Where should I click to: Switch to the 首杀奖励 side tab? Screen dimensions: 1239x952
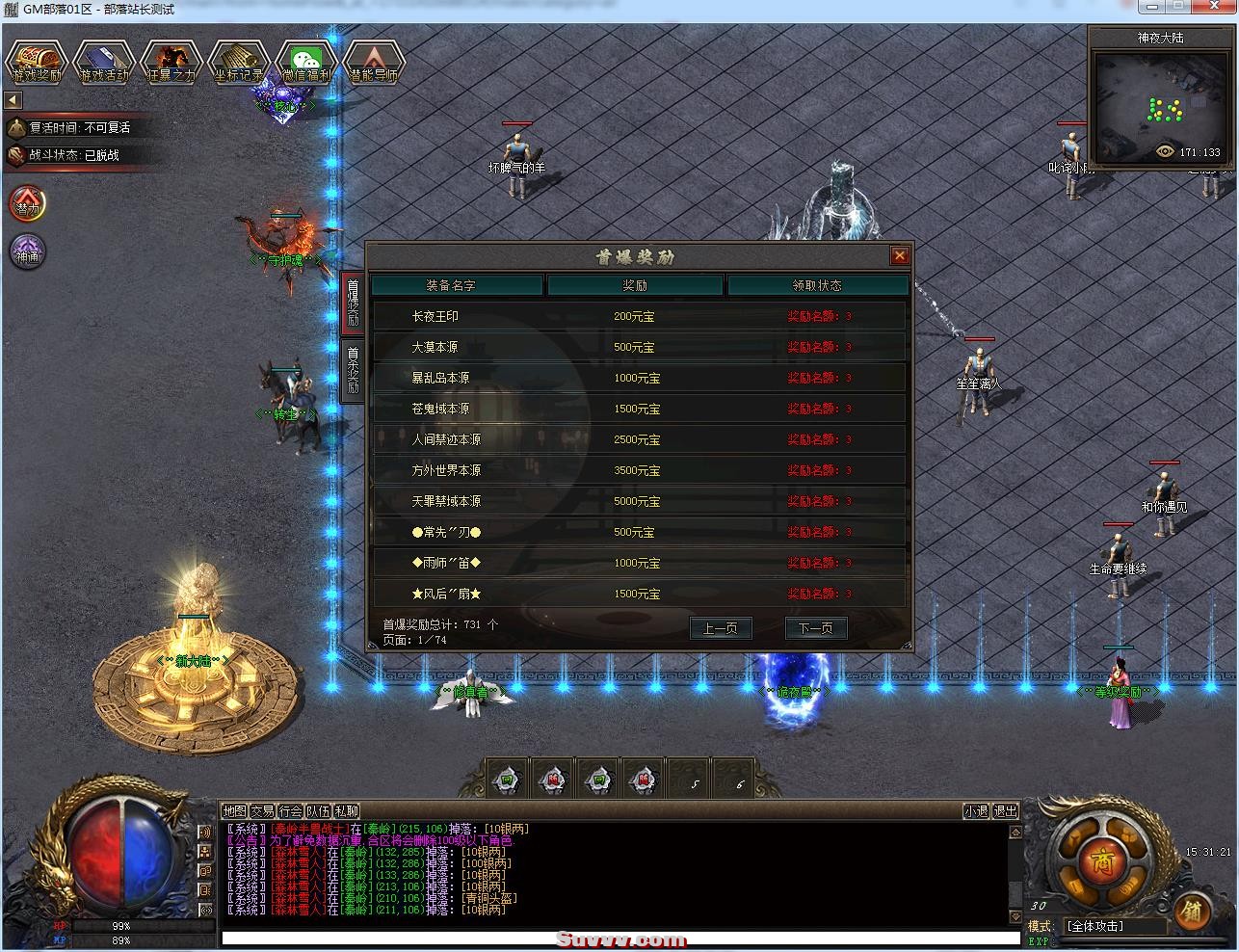[353, 370]
